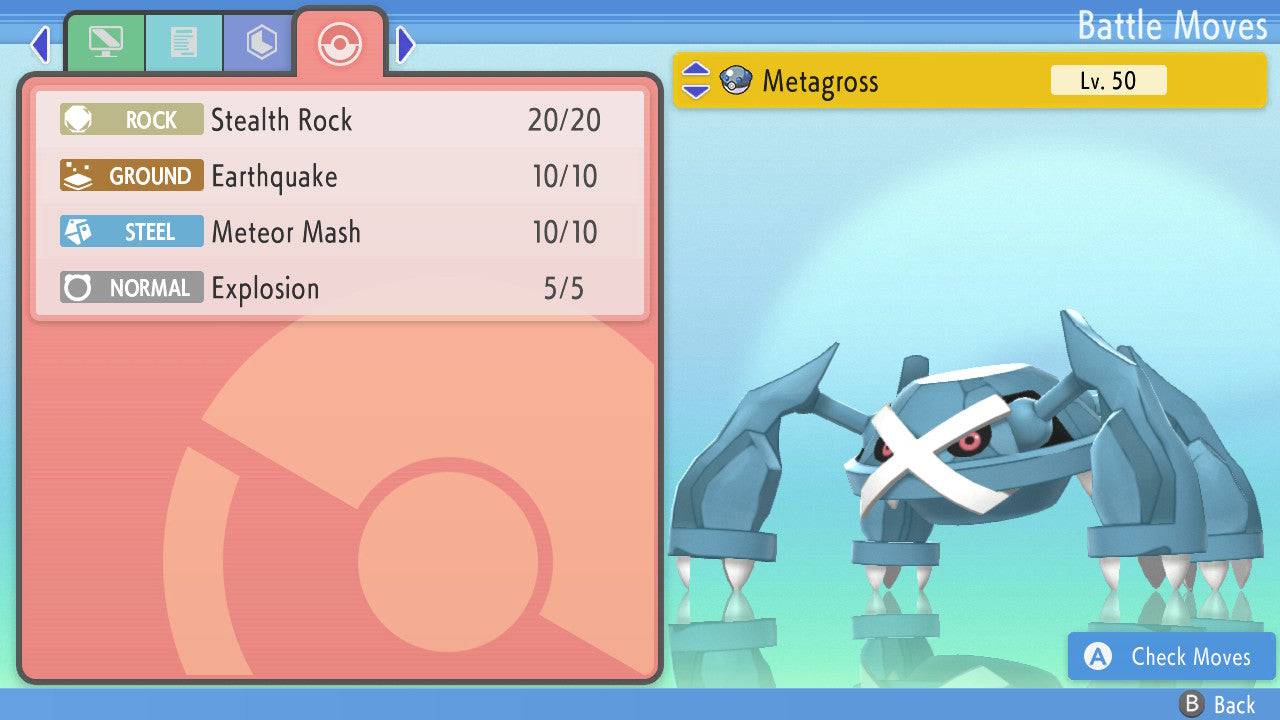Screen dimensions: 1280x720
Task: Go to next page with right arrow
Action: (405, 44)
